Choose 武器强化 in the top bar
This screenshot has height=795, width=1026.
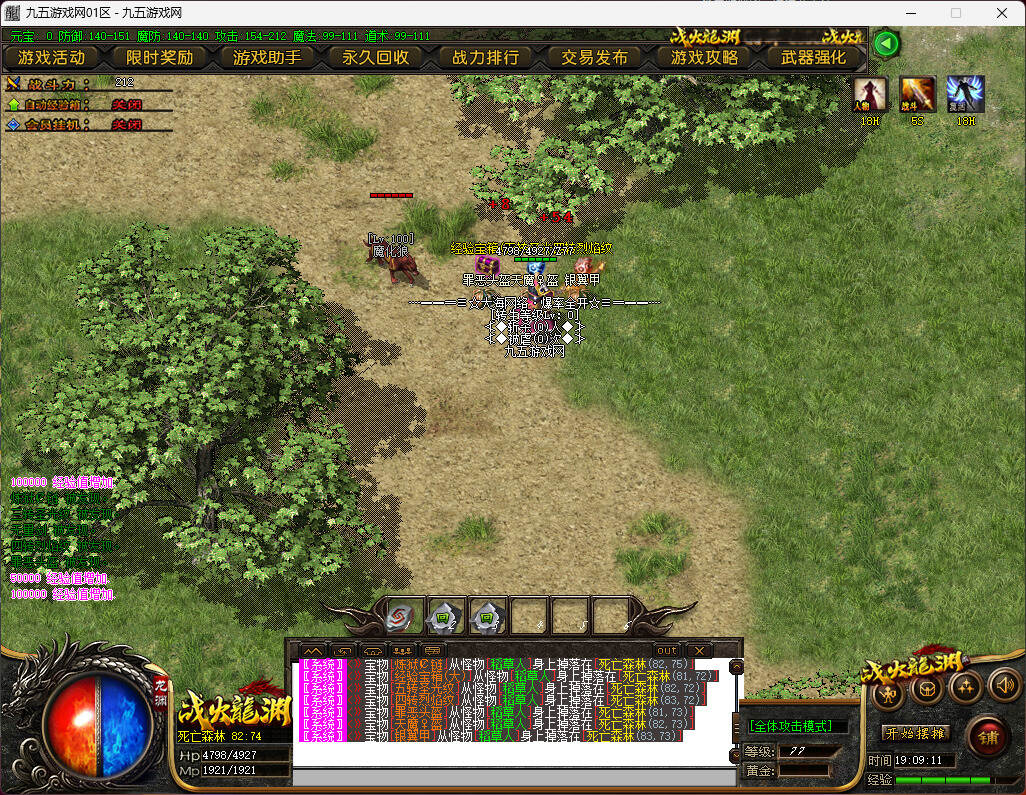[813, 57]
